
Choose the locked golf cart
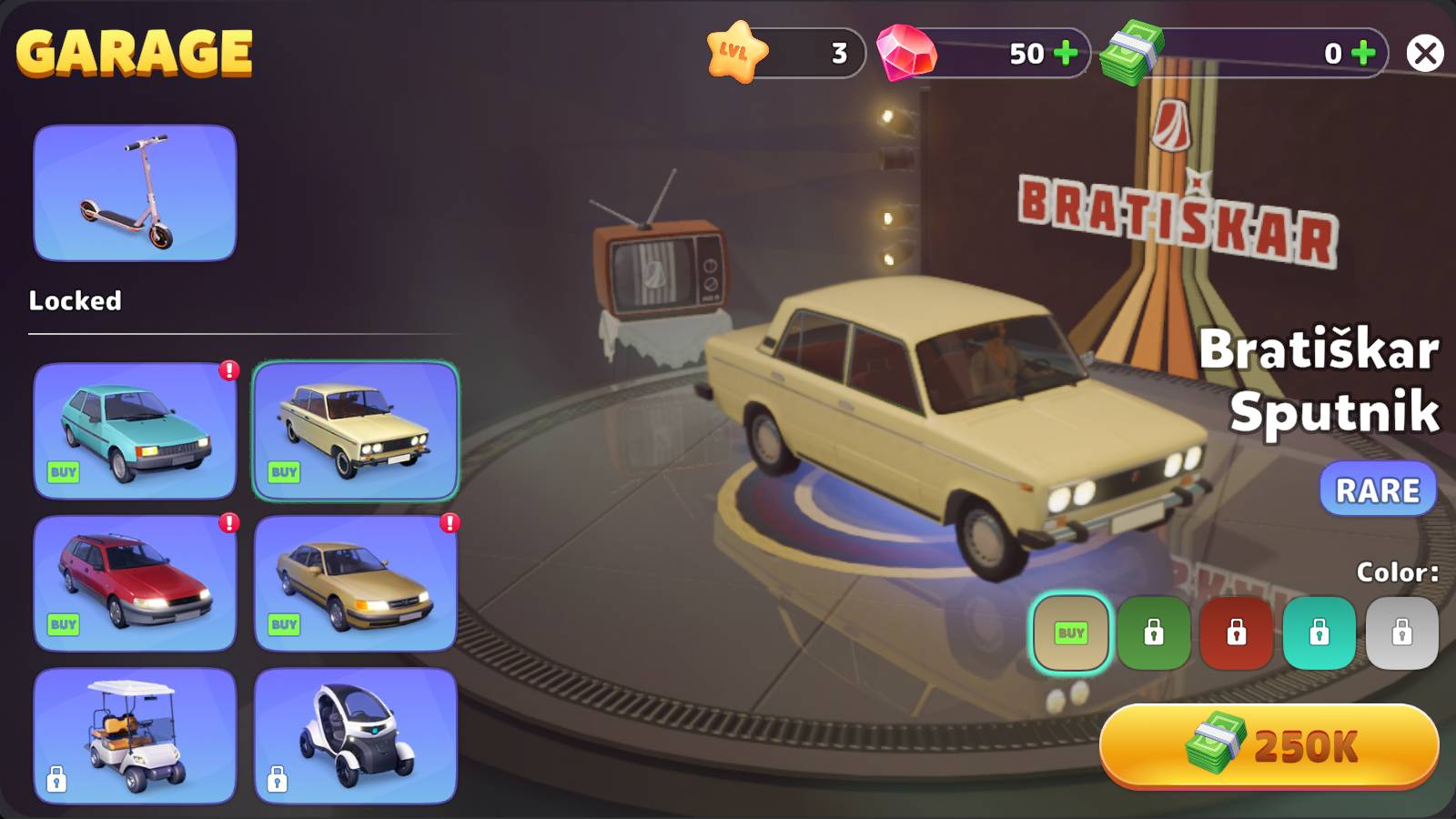(135, 735)
